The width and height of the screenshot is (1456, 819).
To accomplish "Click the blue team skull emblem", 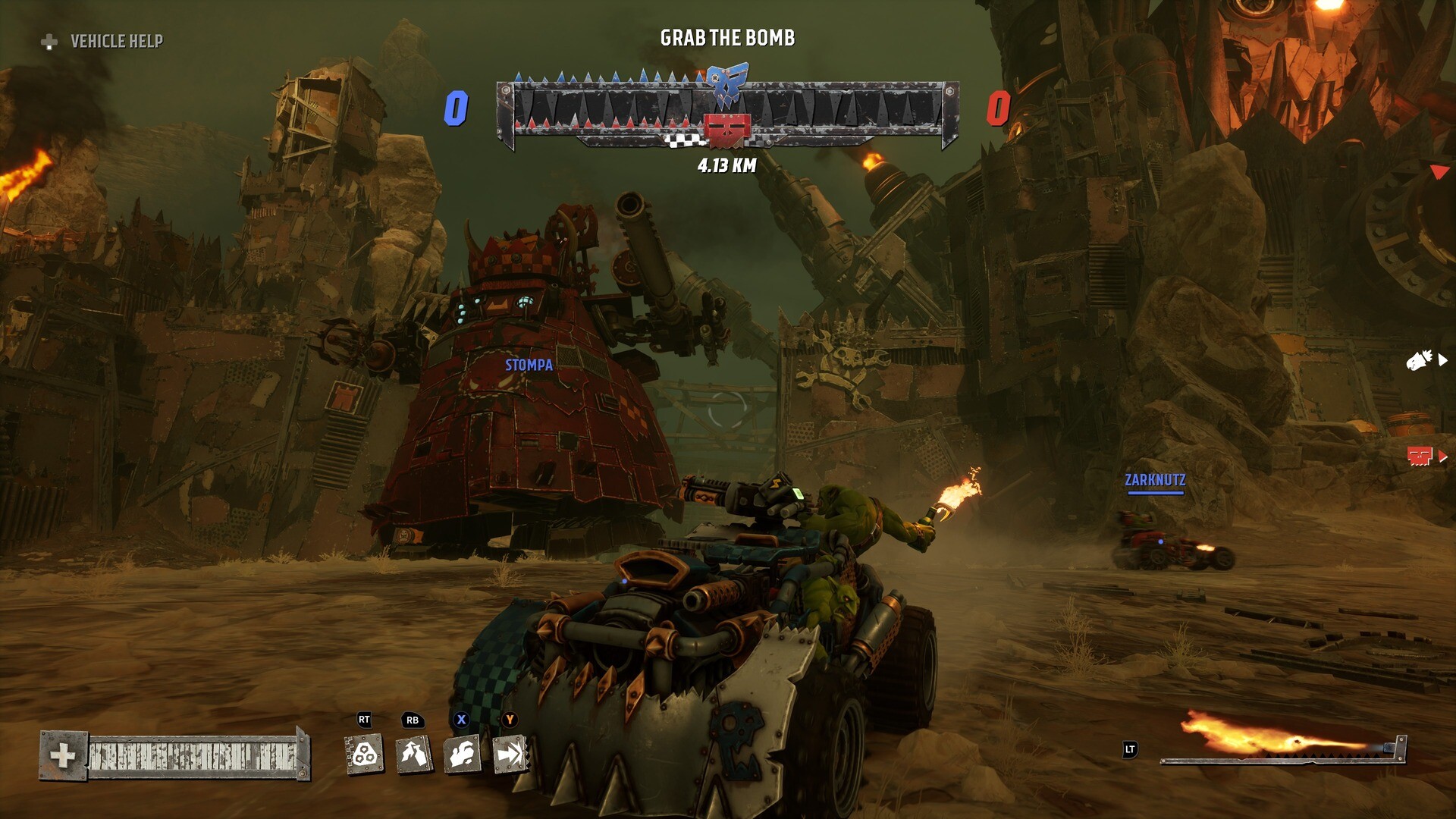I will (727, 84).
